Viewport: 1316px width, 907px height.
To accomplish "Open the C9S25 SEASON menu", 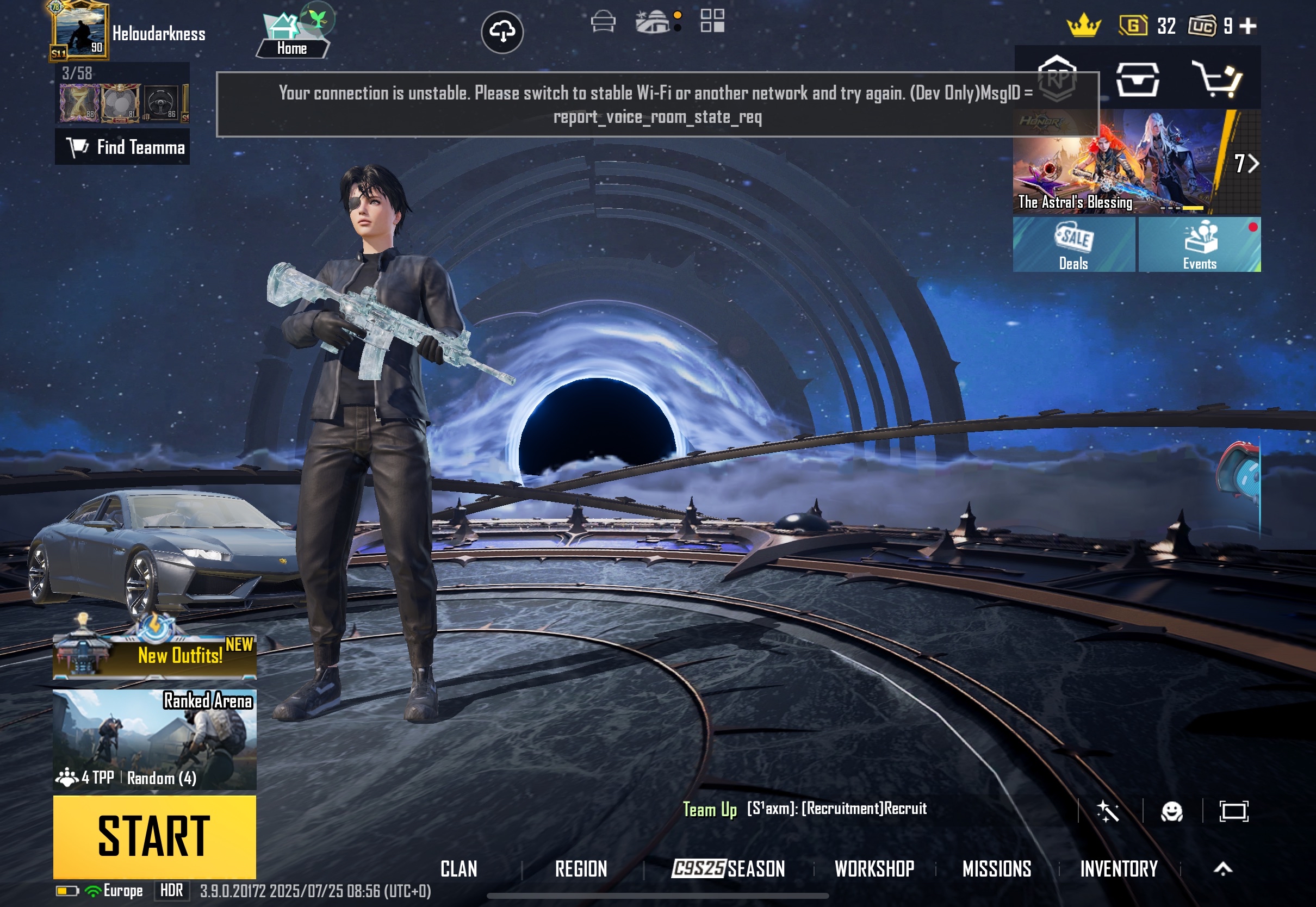I will 728,868.
